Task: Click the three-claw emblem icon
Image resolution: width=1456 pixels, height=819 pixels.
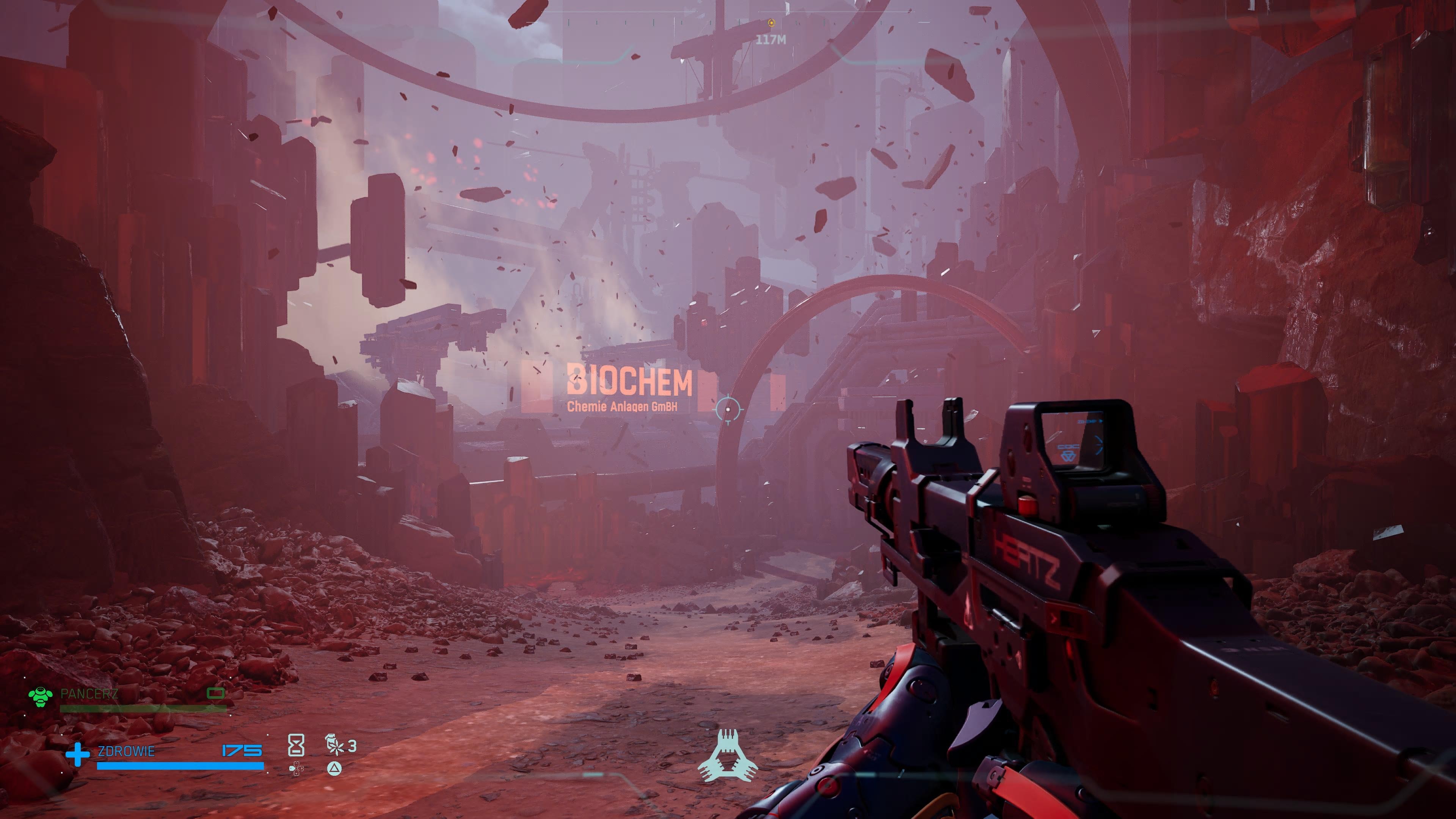Action: [x=728, y=755]
